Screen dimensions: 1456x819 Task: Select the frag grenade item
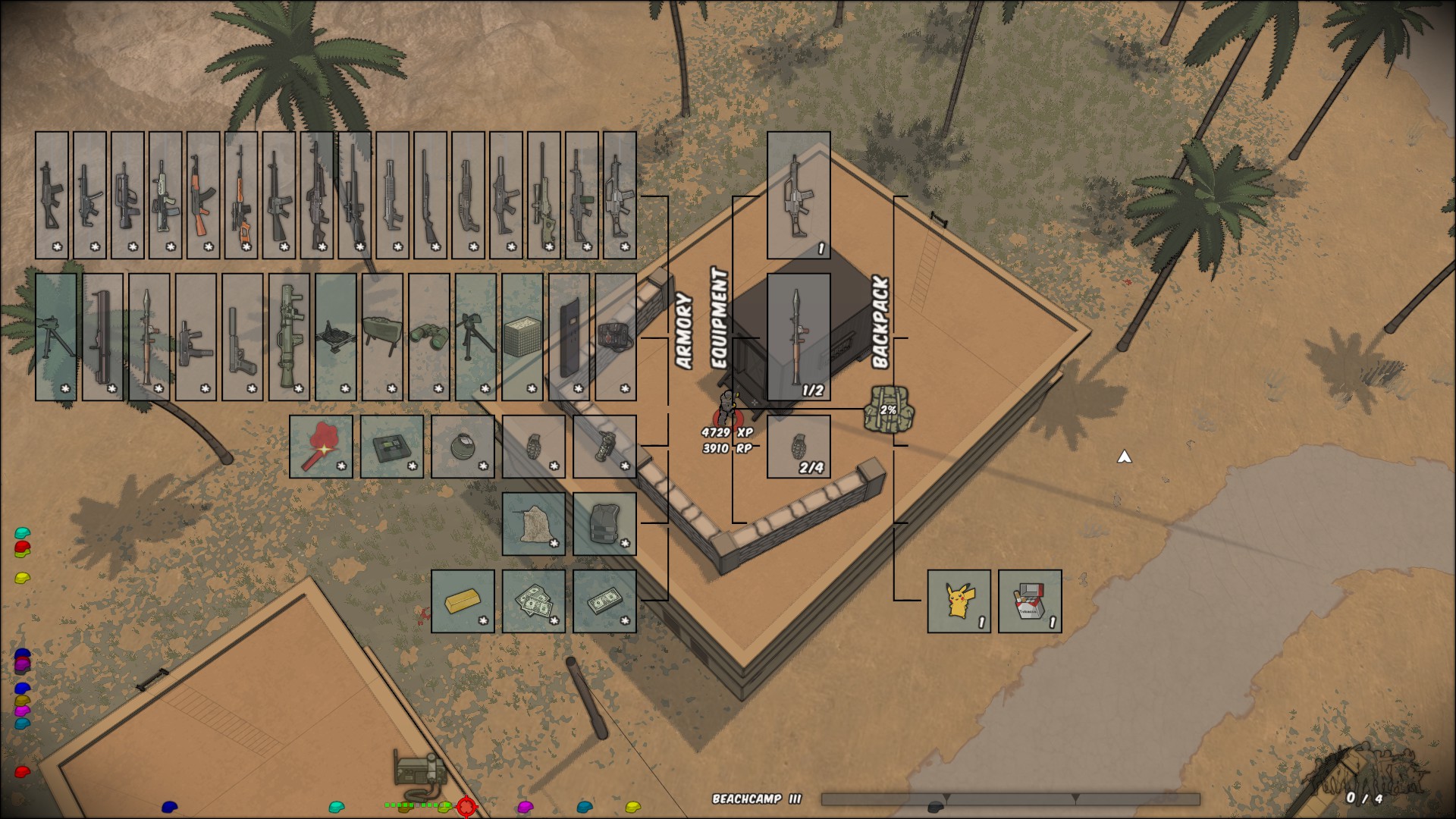(x=535, y=447)
